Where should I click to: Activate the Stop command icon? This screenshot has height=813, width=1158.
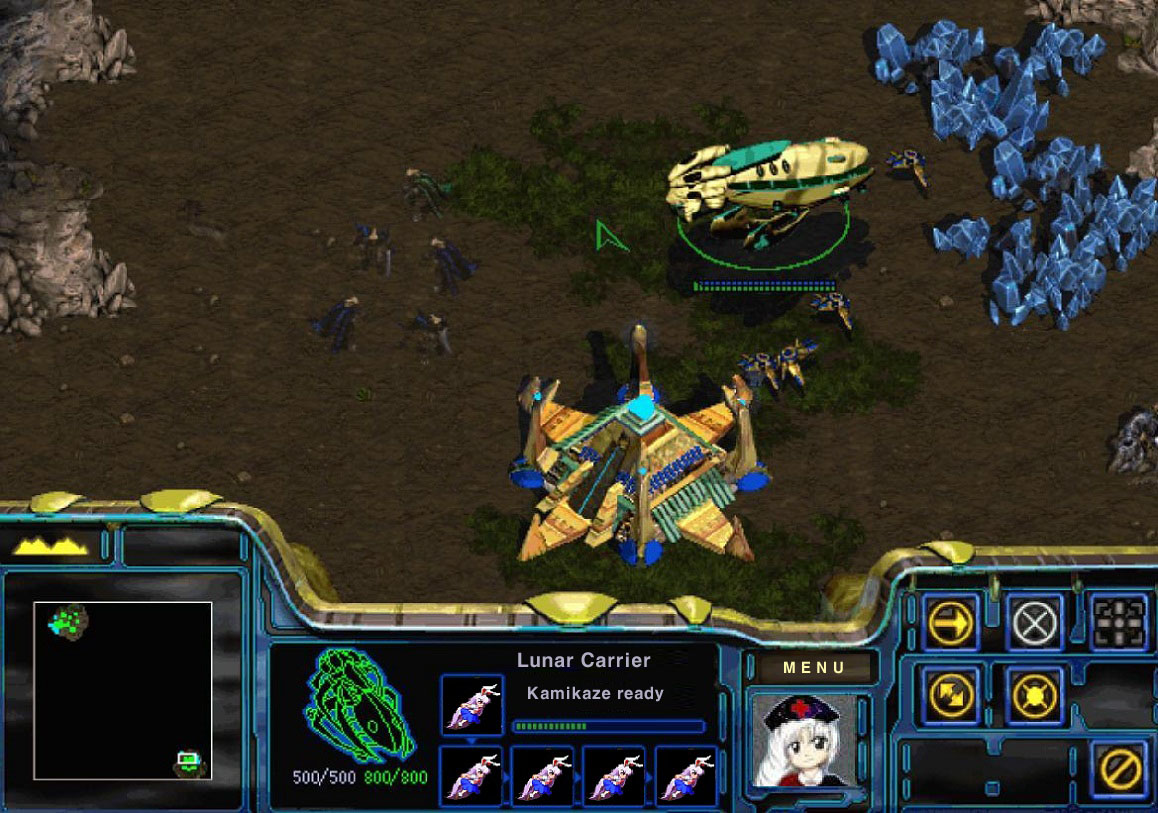(x=1034, y=624)
